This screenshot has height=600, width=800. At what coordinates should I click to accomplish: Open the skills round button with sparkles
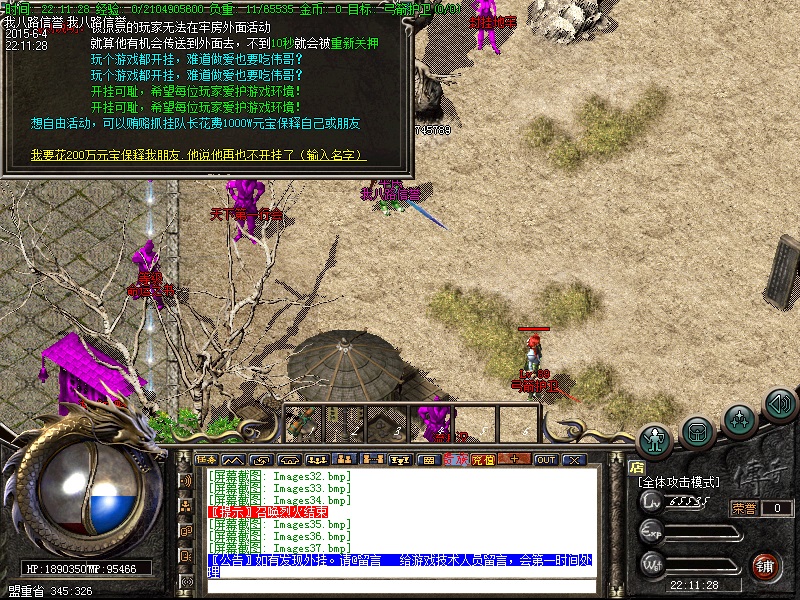(739, 416)
